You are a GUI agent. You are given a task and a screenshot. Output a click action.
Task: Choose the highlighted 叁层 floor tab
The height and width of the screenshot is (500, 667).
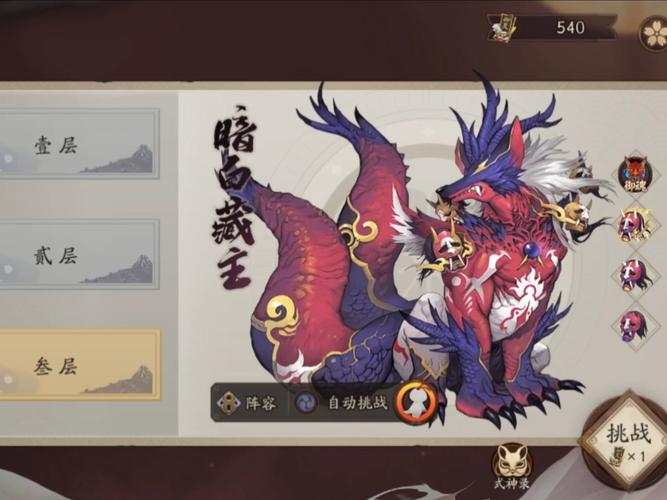coord(78,366)
